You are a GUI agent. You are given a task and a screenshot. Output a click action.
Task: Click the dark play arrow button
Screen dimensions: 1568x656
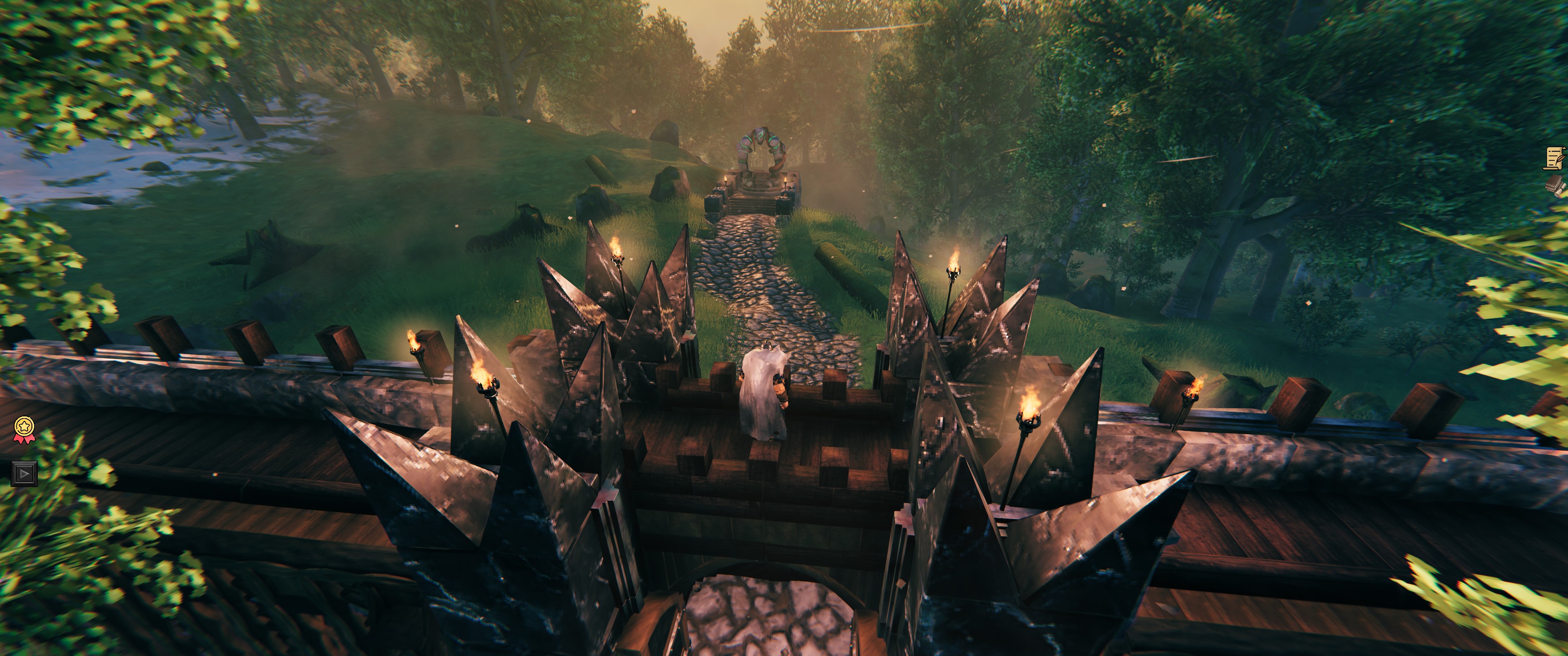tap(24, 473)
